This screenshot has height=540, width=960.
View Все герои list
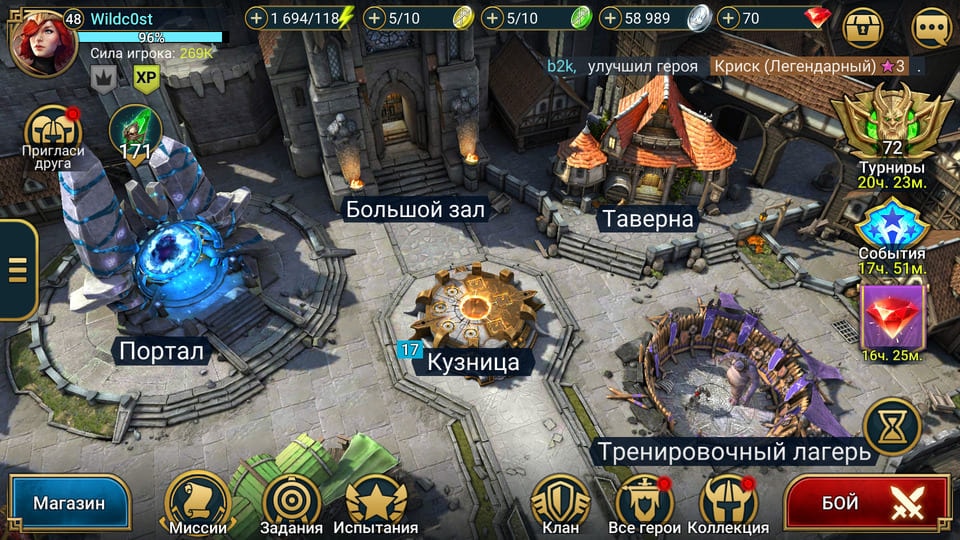point(644,502)
